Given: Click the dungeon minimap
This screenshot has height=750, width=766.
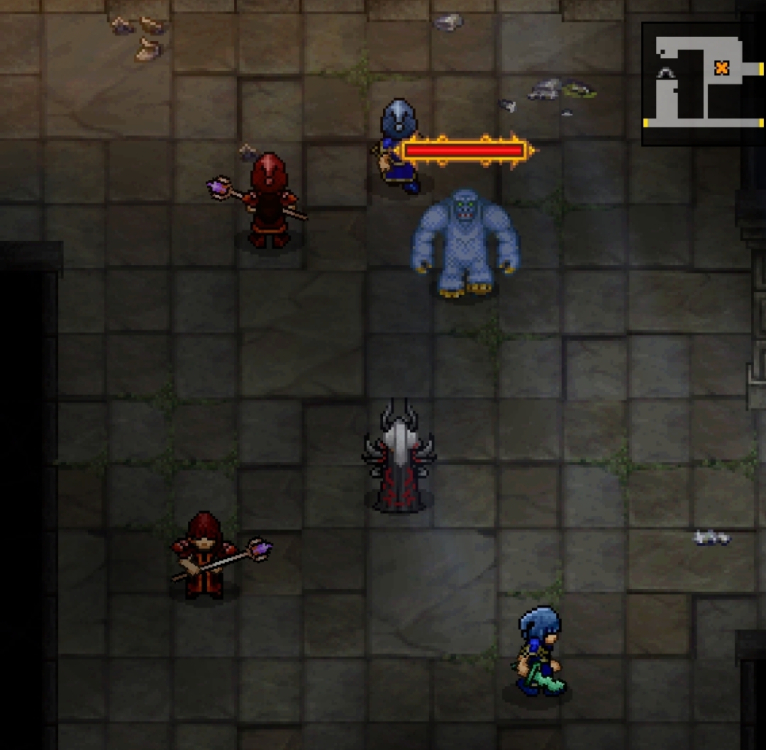Looking at the screenshot, I should [x=703, y=84].
